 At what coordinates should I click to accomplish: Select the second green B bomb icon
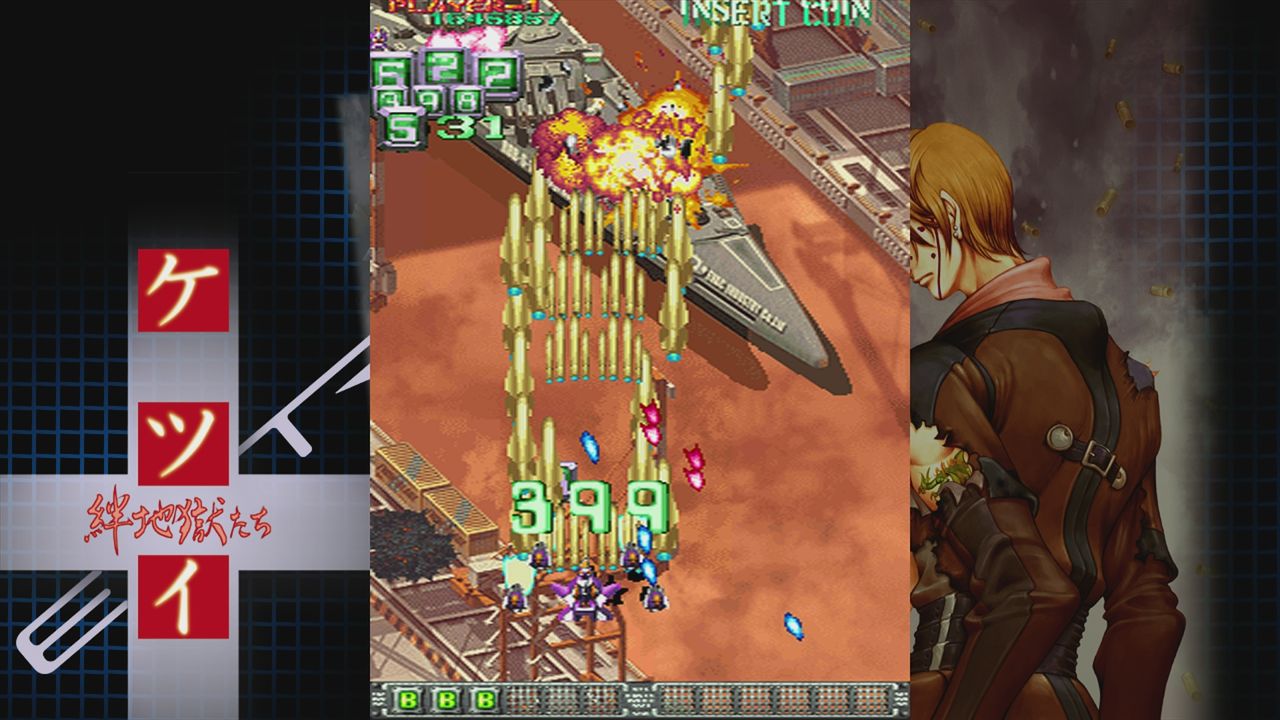tap(446, 700)
